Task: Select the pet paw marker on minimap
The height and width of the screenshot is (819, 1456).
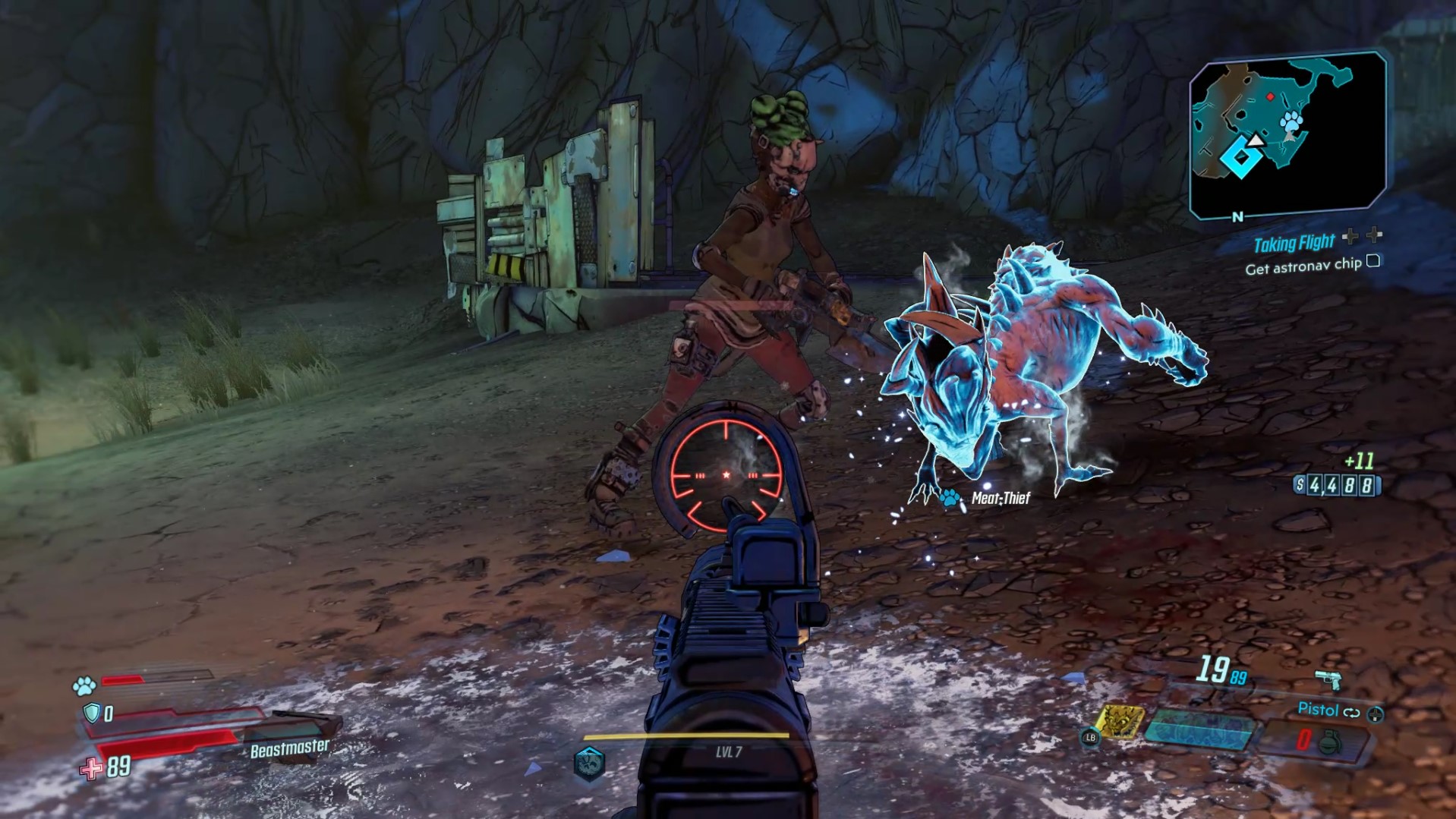Action: [x=1291, y=121]
